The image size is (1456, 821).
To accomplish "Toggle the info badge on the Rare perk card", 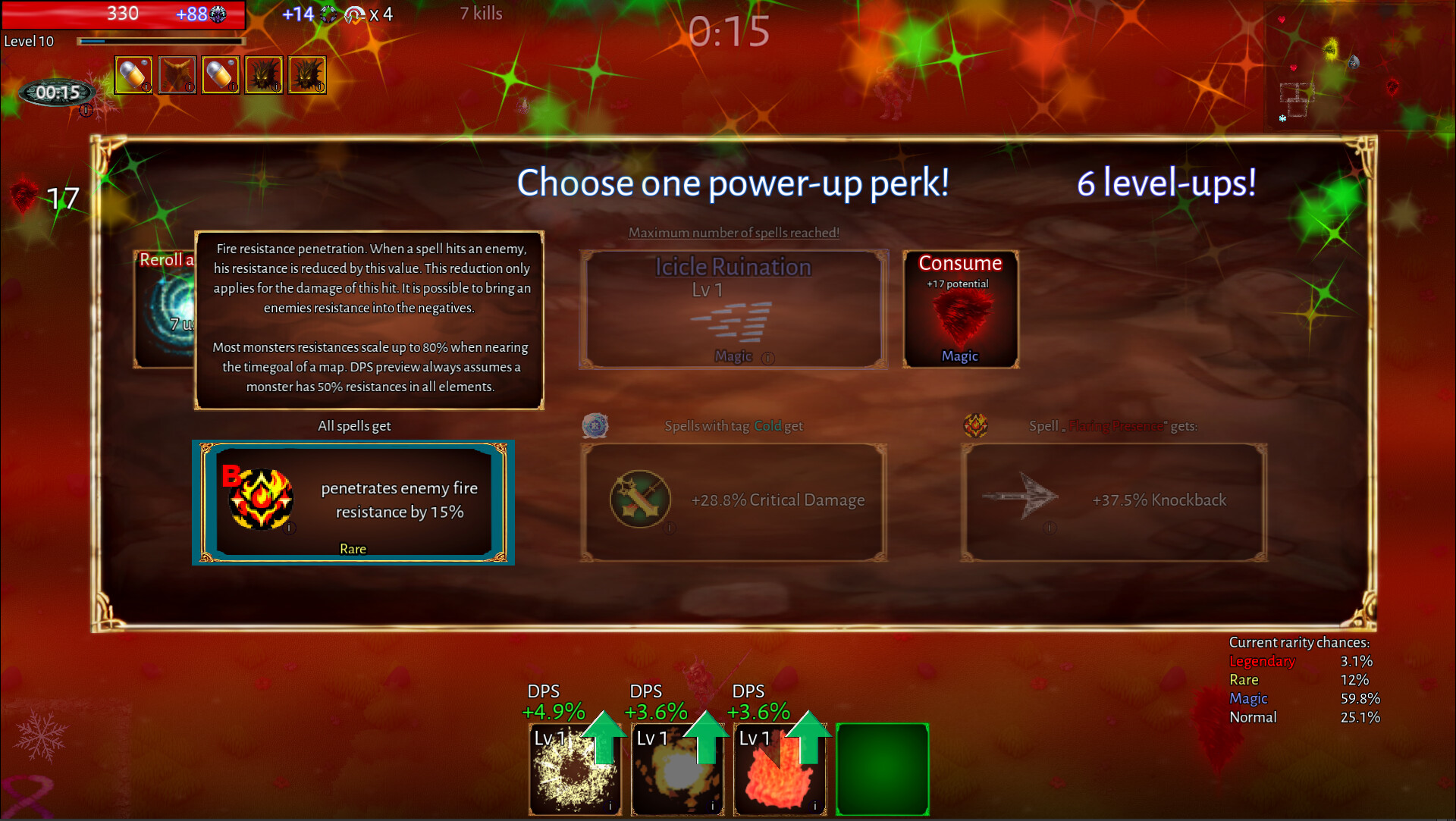I will tap(288, 528).
